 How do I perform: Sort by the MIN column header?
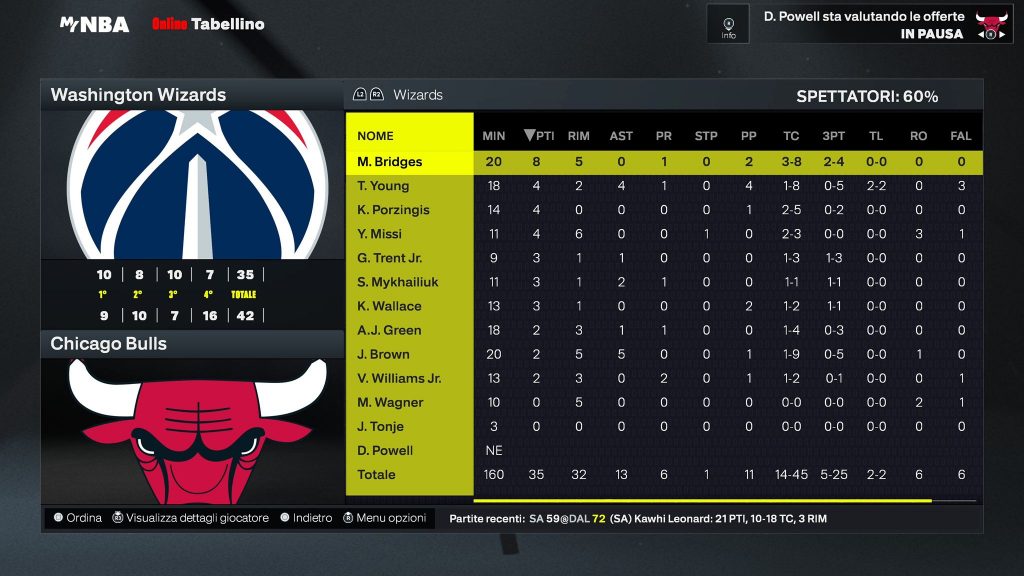pos(494,136)
